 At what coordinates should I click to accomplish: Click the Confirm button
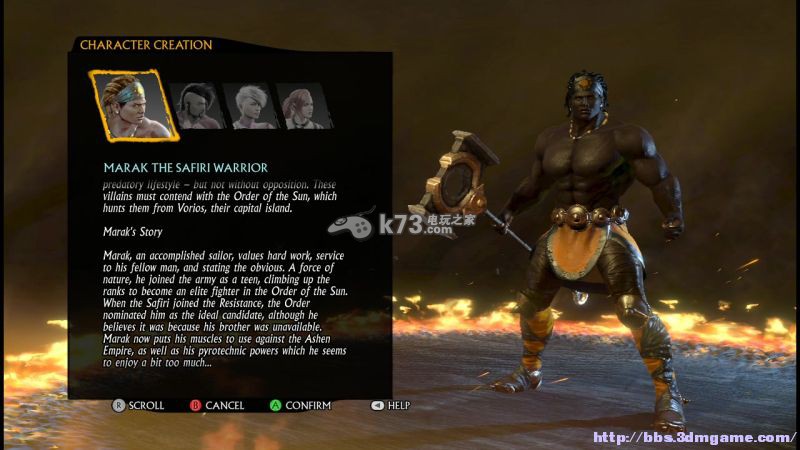[300, 405]
